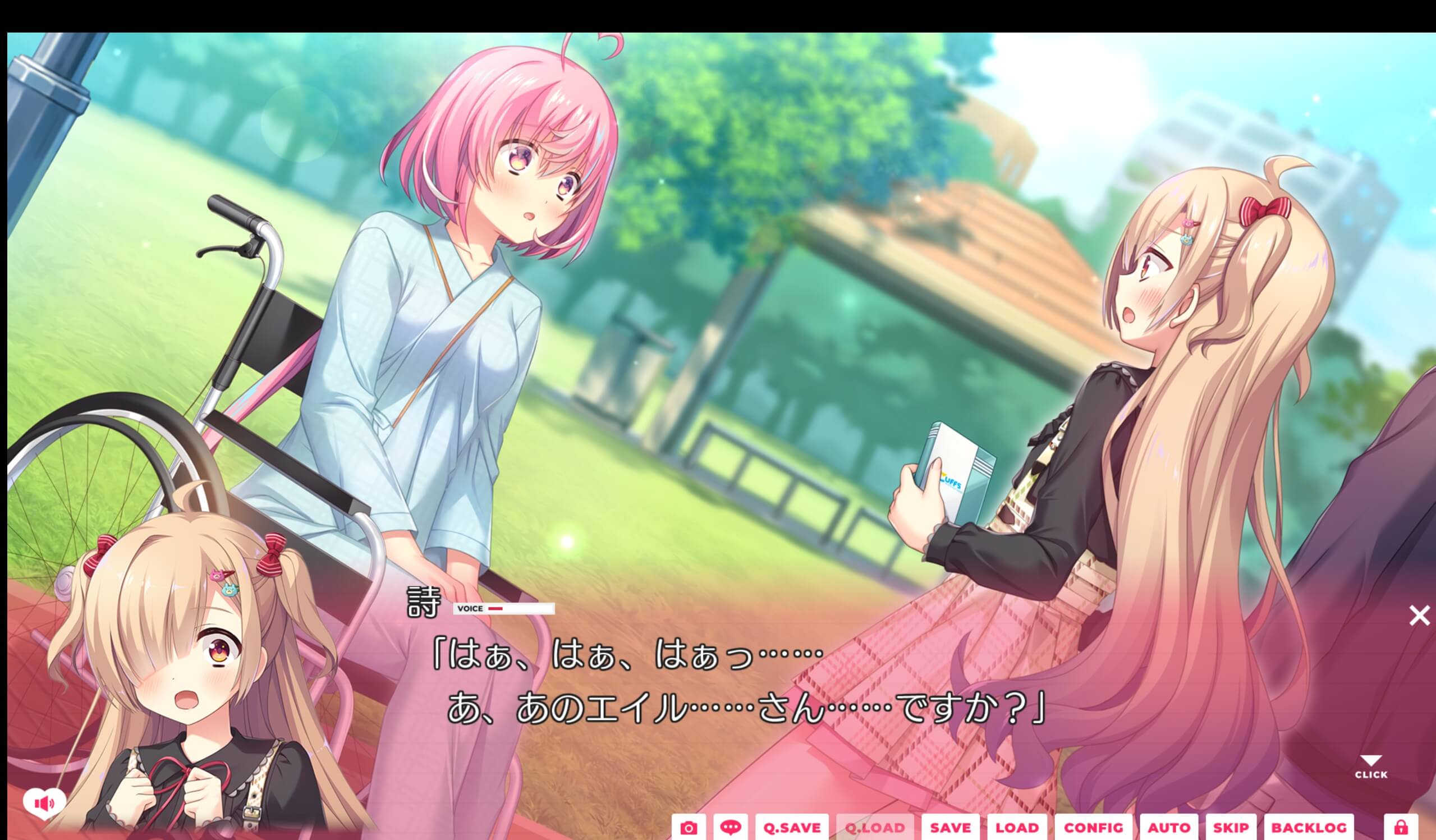This screenshot has height=840, width=1436.
Task: Open the SAVE menu
Action: (x=951, y=828)
